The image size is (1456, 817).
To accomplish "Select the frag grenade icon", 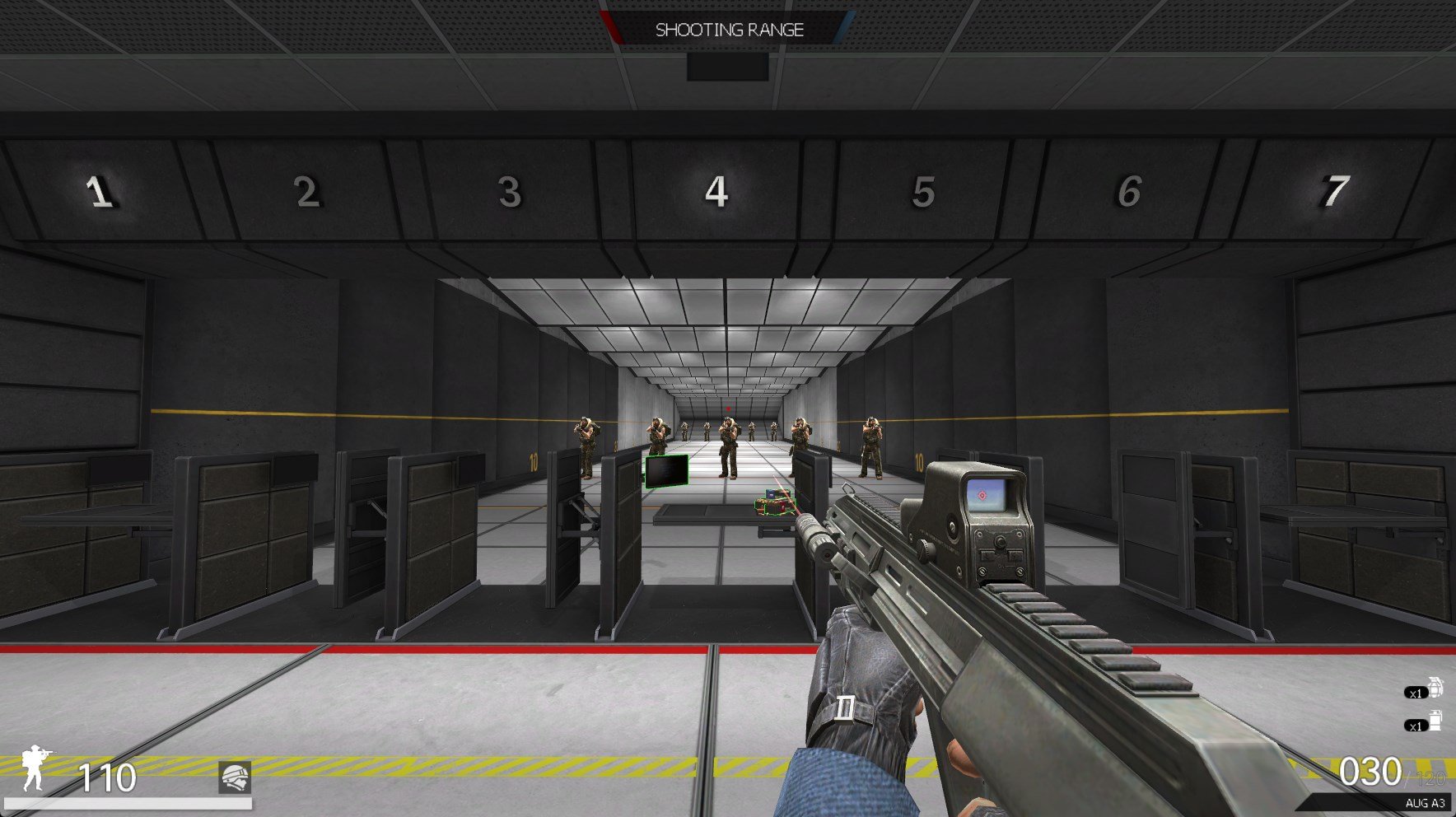I will (1435, 687).
